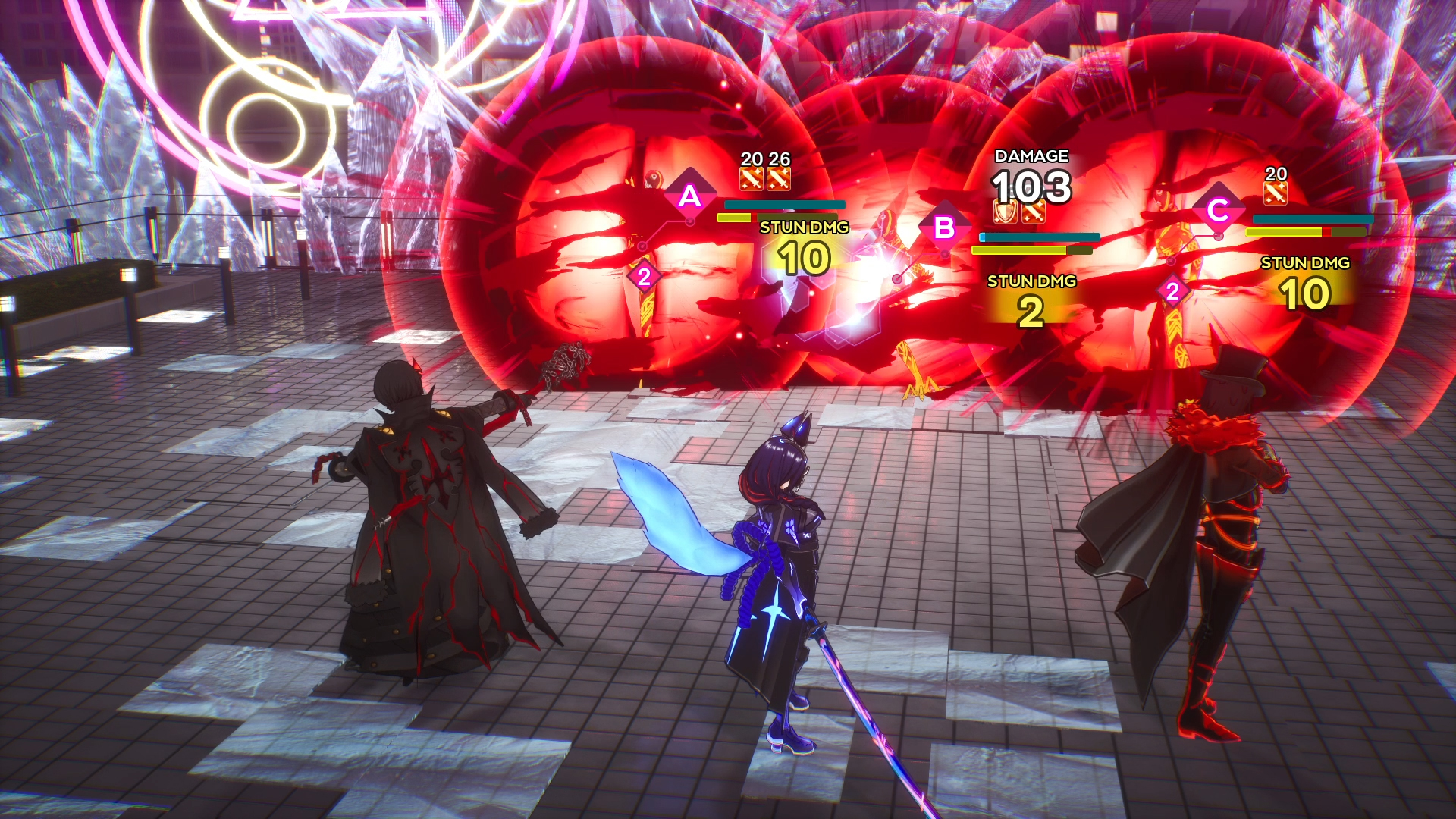Select enemy target marker B

[x=944, y=227]
